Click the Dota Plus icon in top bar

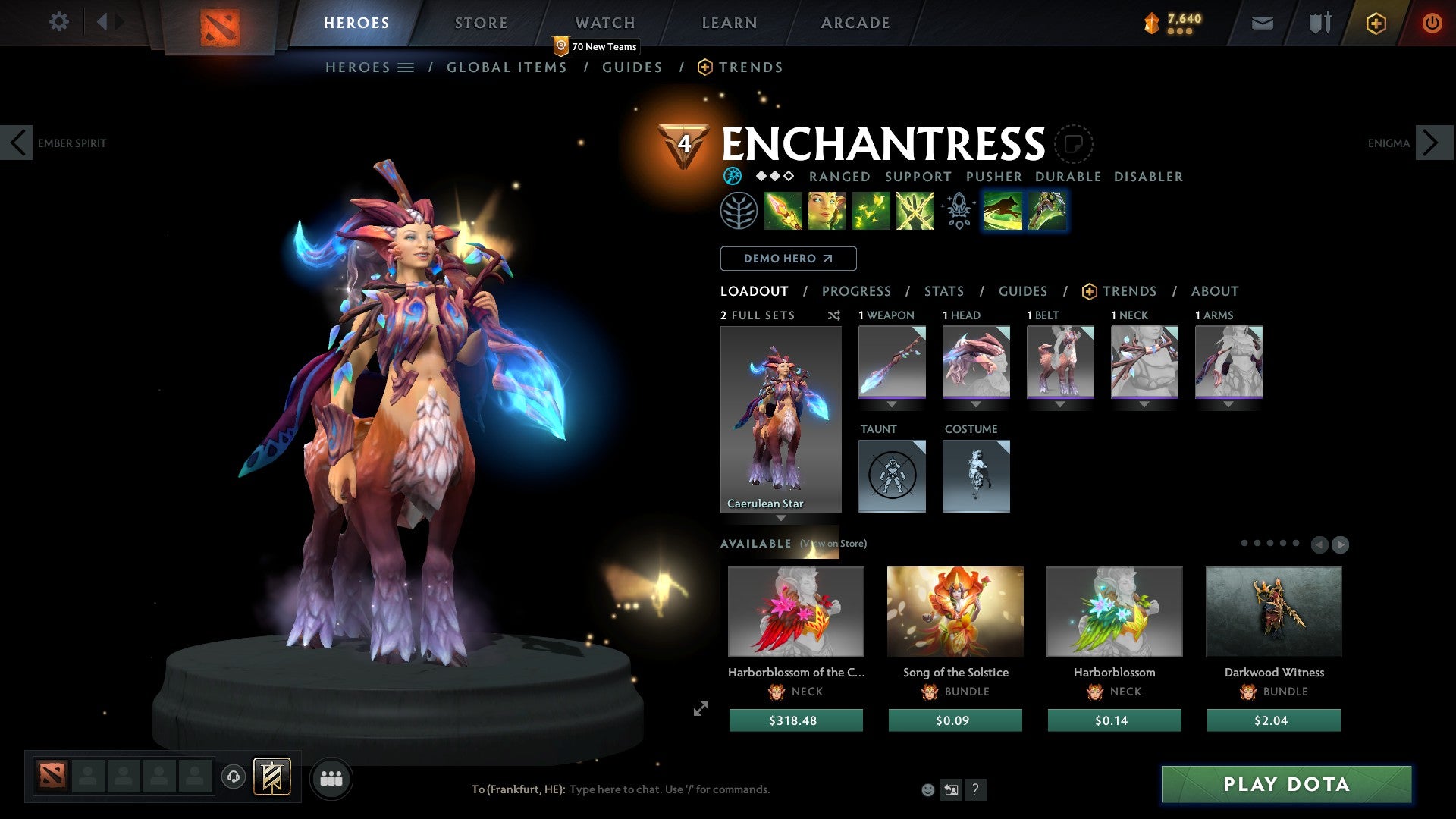click(x=1376, y=23)
